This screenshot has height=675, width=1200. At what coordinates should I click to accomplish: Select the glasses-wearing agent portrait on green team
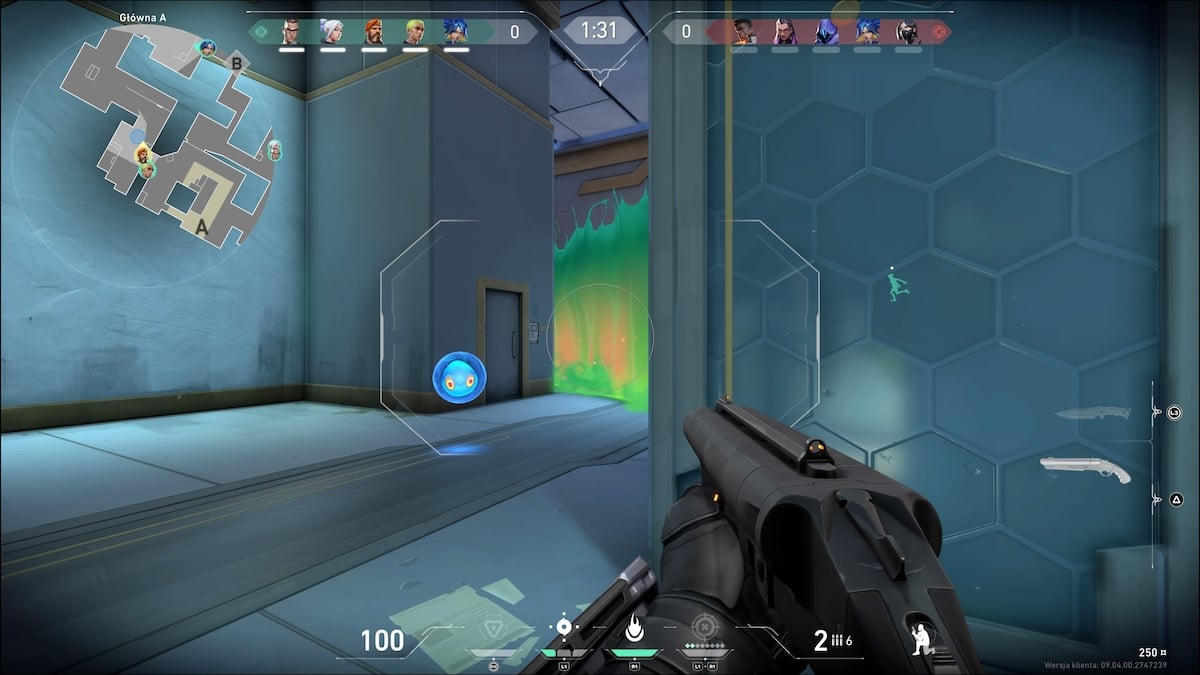pos(291,32)
